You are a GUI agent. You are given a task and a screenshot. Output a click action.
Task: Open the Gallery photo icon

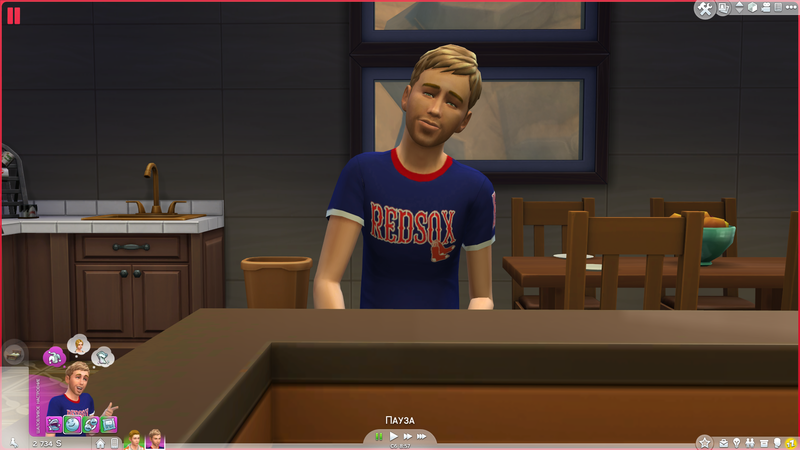[725, 9]
